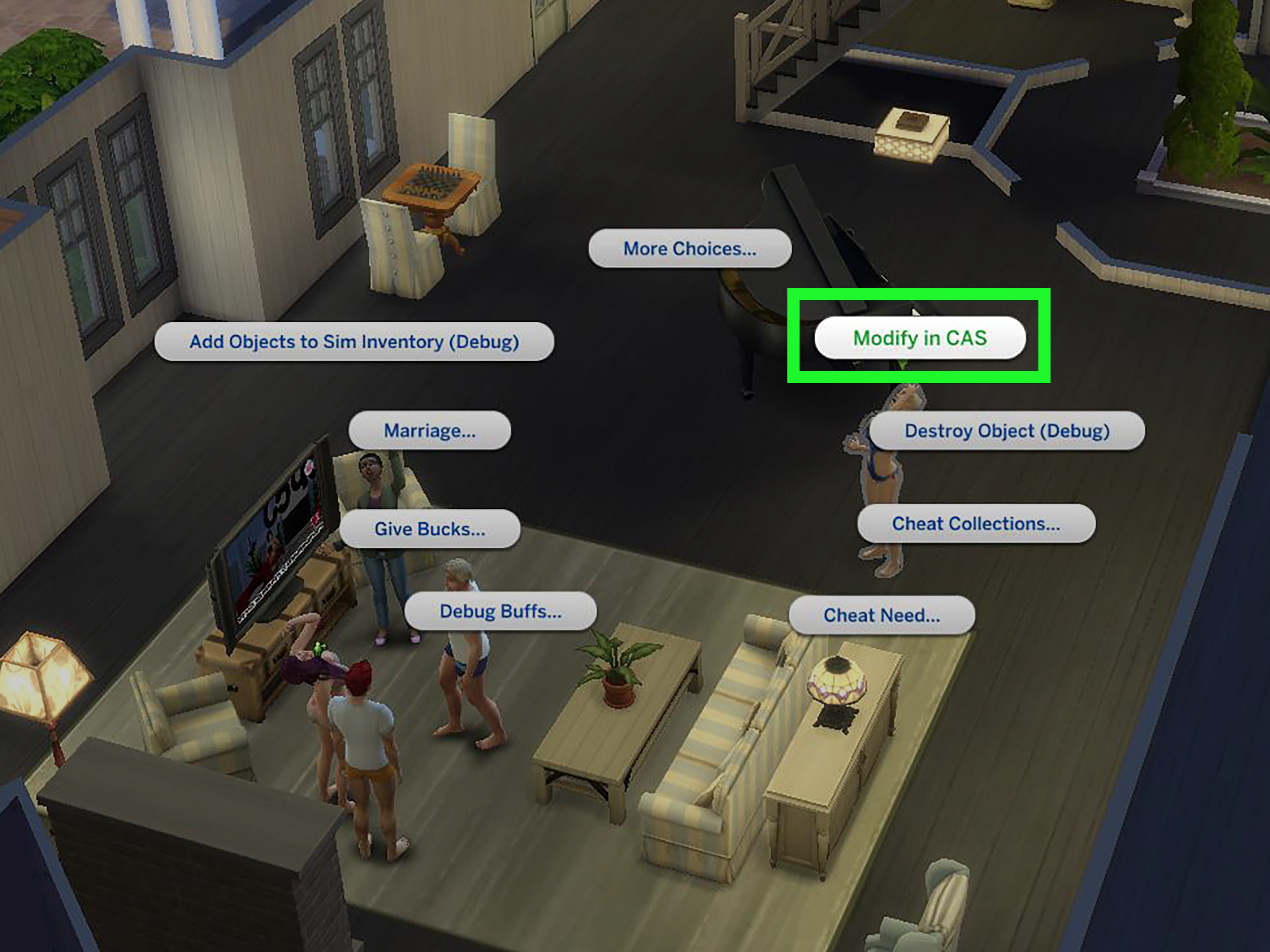Image resolution: width=1270 pixels, height=952 pixels.
Task: Select the Cheat Need option
Action: pos(882,615)
